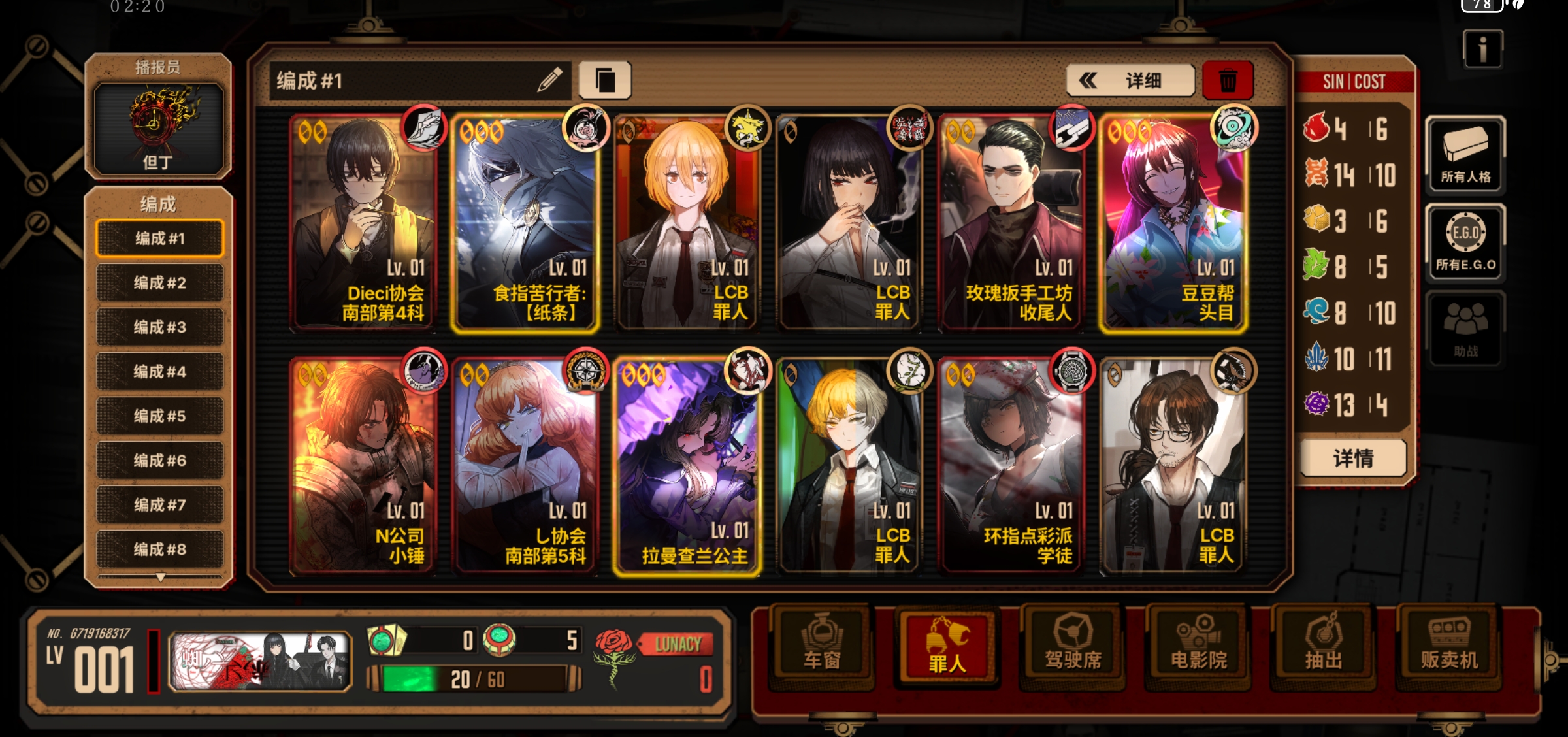Delete formation using the red trash icon
This screenshot has width=1568, height=737.
[1228, 80]
